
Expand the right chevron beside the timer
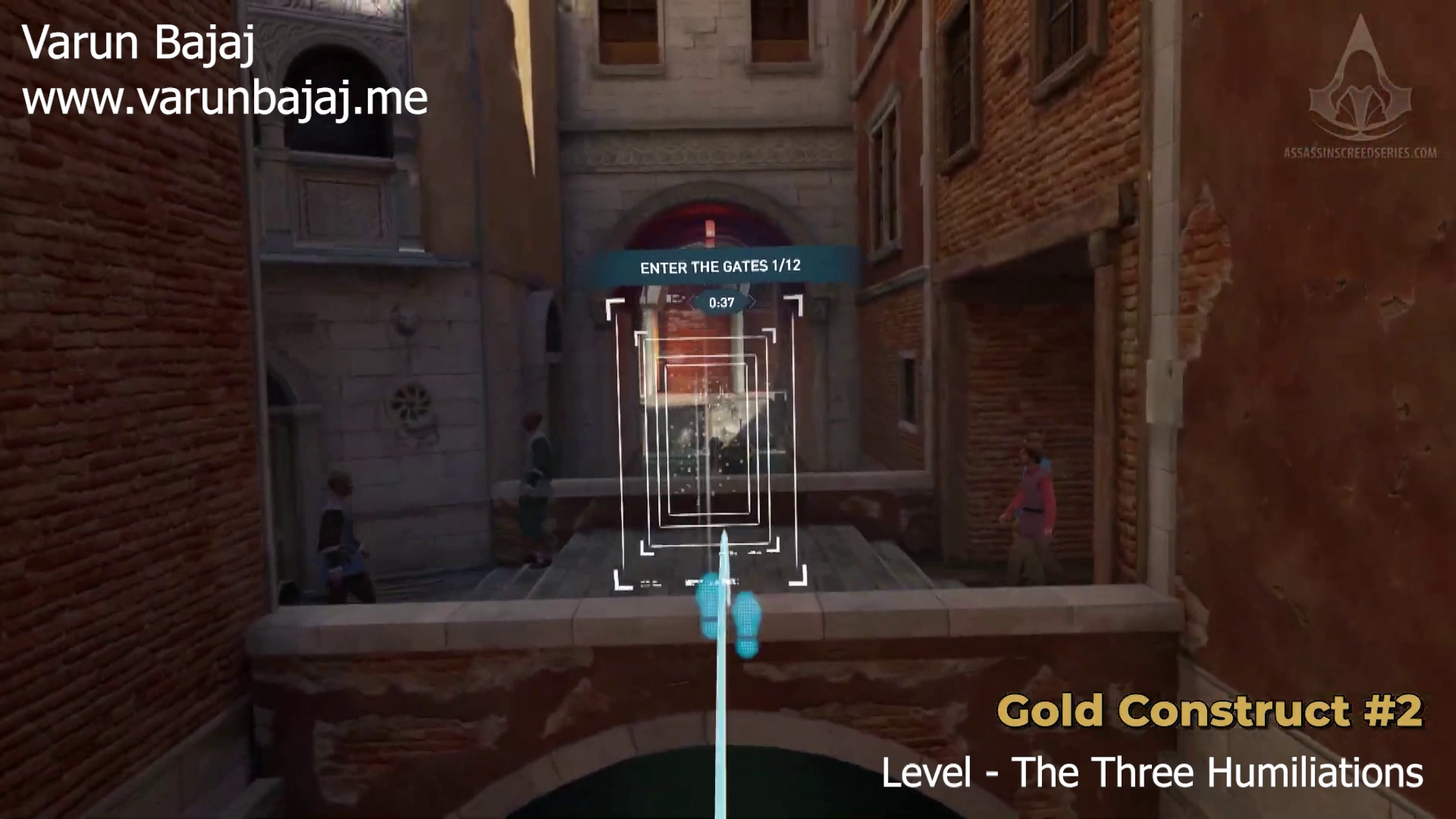point(752,301)
